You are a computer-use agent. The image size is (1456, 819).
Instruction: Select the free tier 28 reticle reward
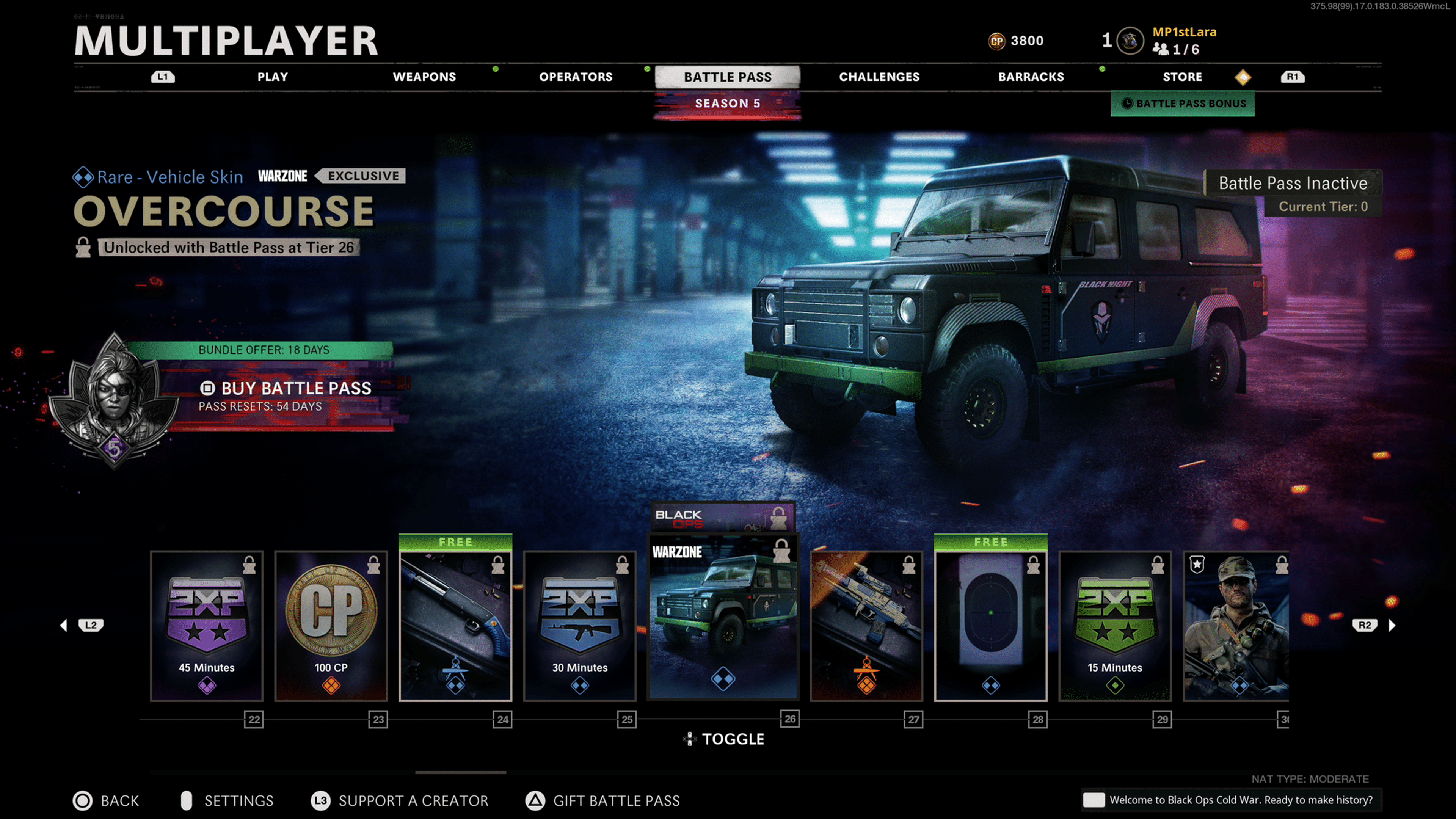tap(990, 626)
